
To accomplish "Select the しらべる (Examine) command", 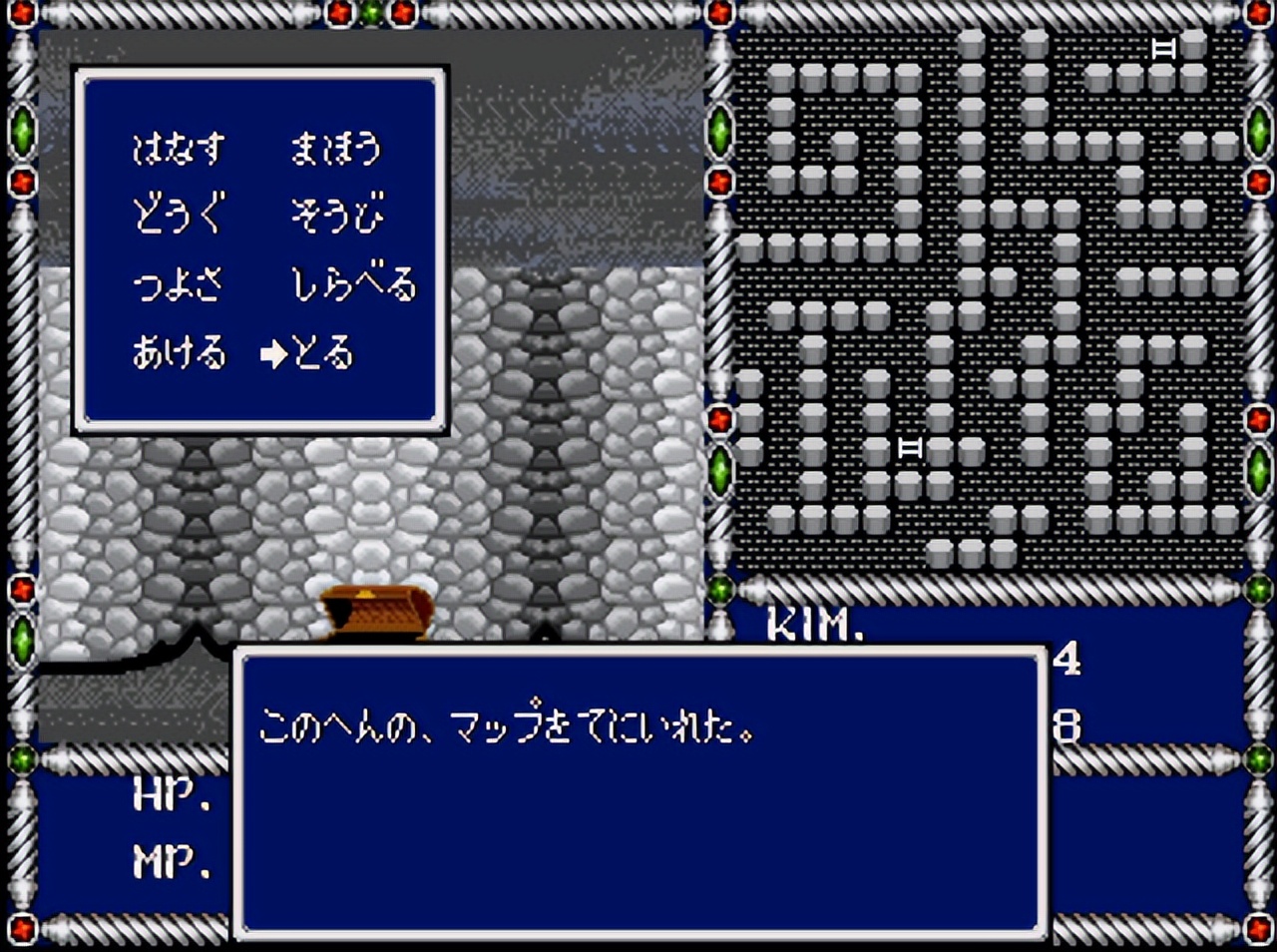I will [x=354, y=282].
